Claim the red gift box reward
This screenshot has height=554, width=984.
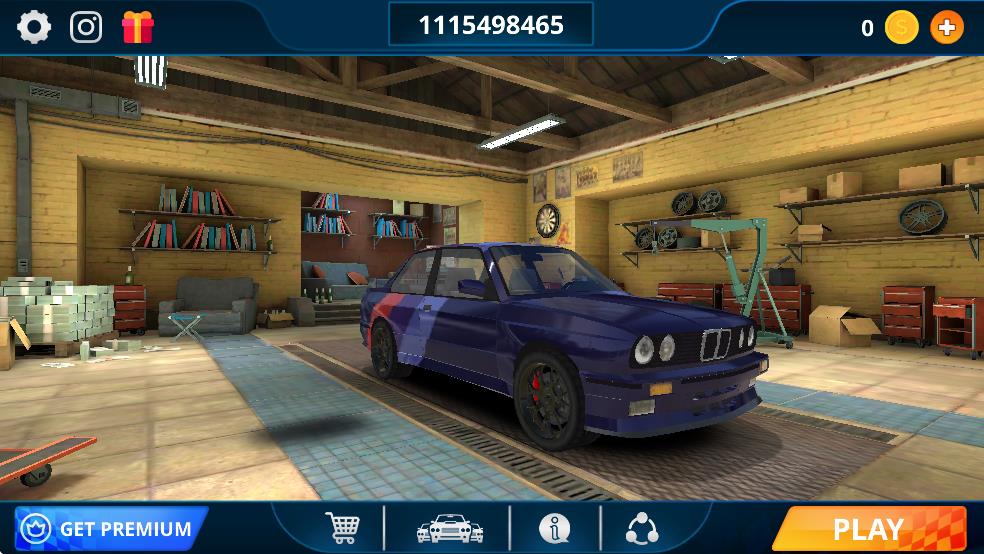pos(138,27)
